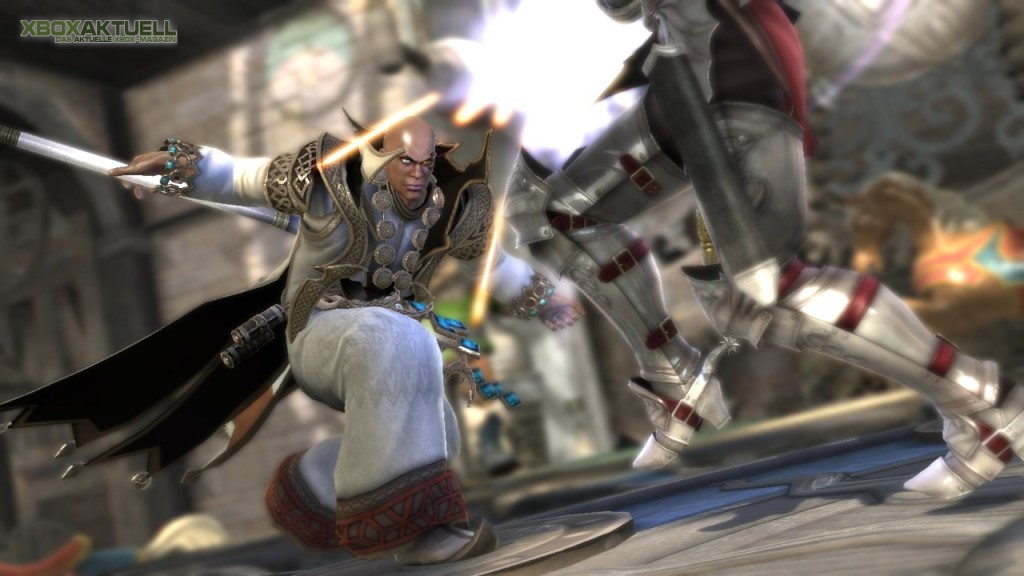Click the XBOXAKTUELL watermark logo
1024x576 pixels.
coord(98,30)
